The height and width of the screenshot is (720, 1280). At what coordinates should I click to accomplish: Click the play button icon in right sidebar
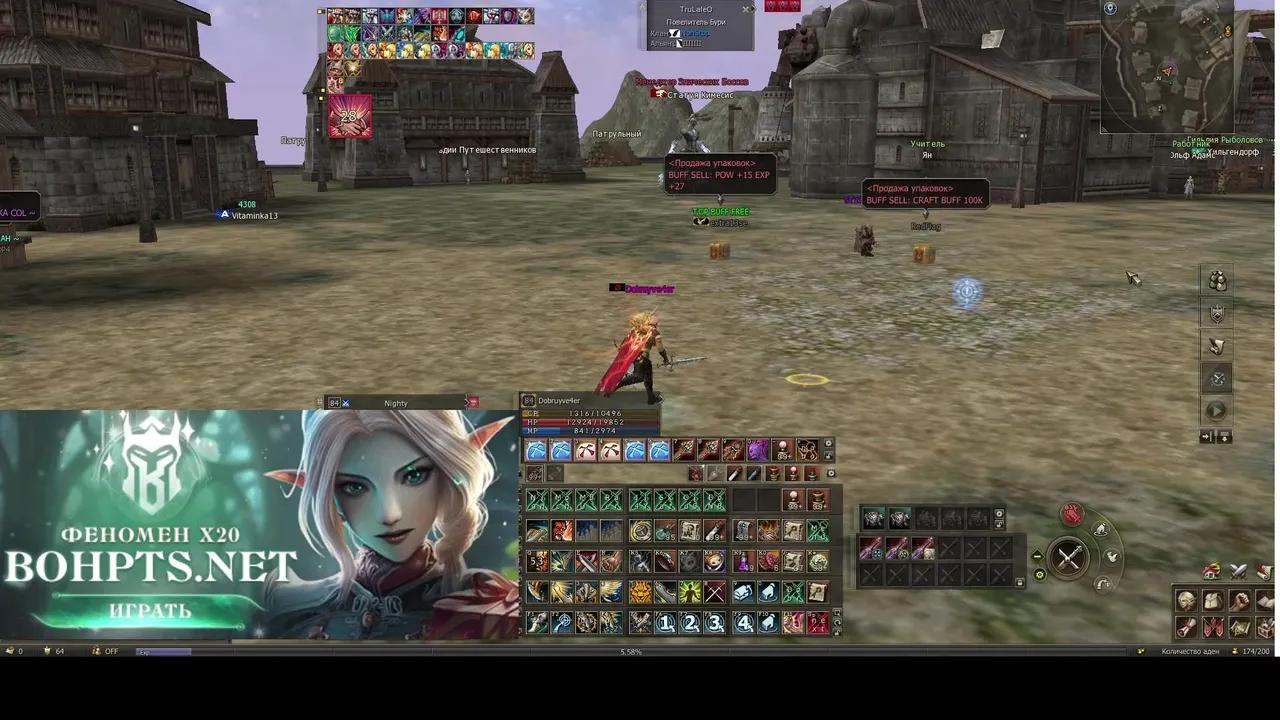(x=1216, y=408)
